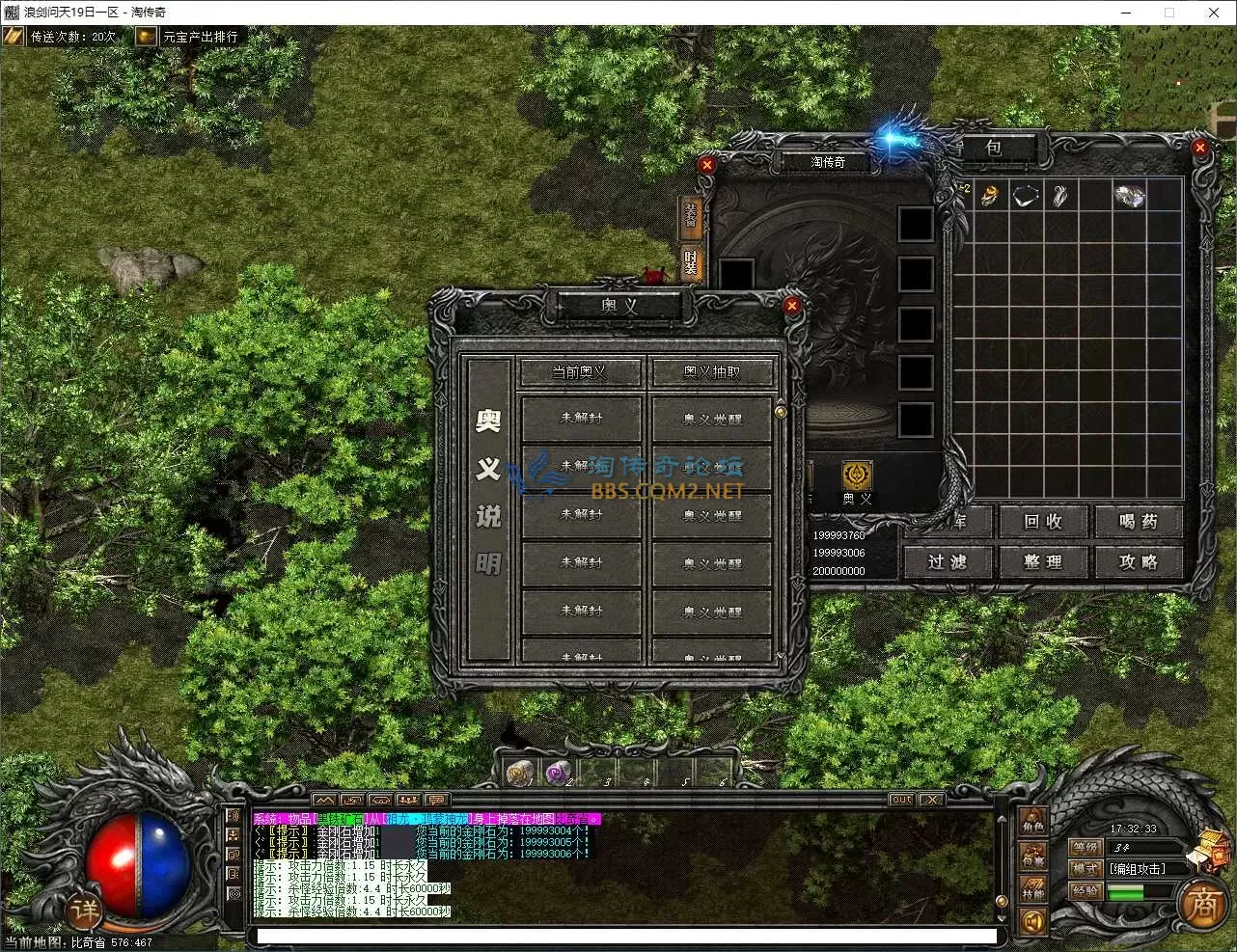This screenshot has height=952, width=1237.
Task: Close the character equipment panel
Action: [706, 165]
